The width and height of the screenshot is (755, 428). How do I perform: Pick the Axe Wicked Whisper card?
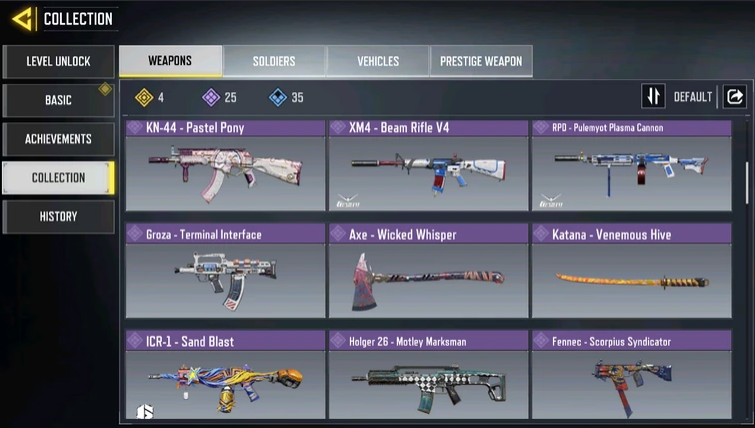coord(428,269)
